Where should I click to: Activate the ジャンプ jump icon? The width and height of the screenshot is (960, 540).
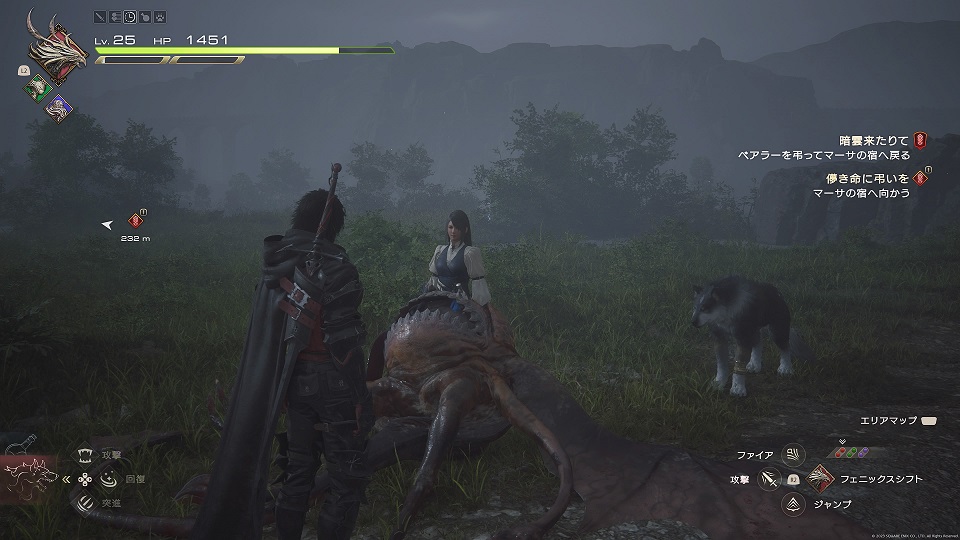794,505
